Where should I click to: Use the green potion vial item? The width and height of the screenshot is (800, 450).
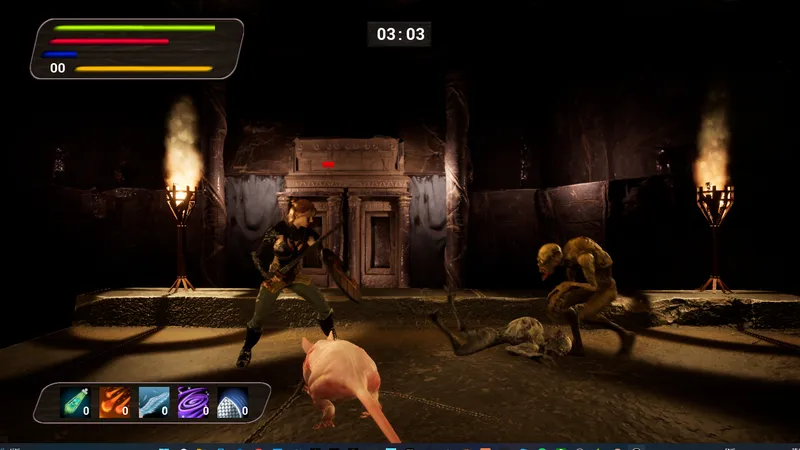(x=75, y=402)
